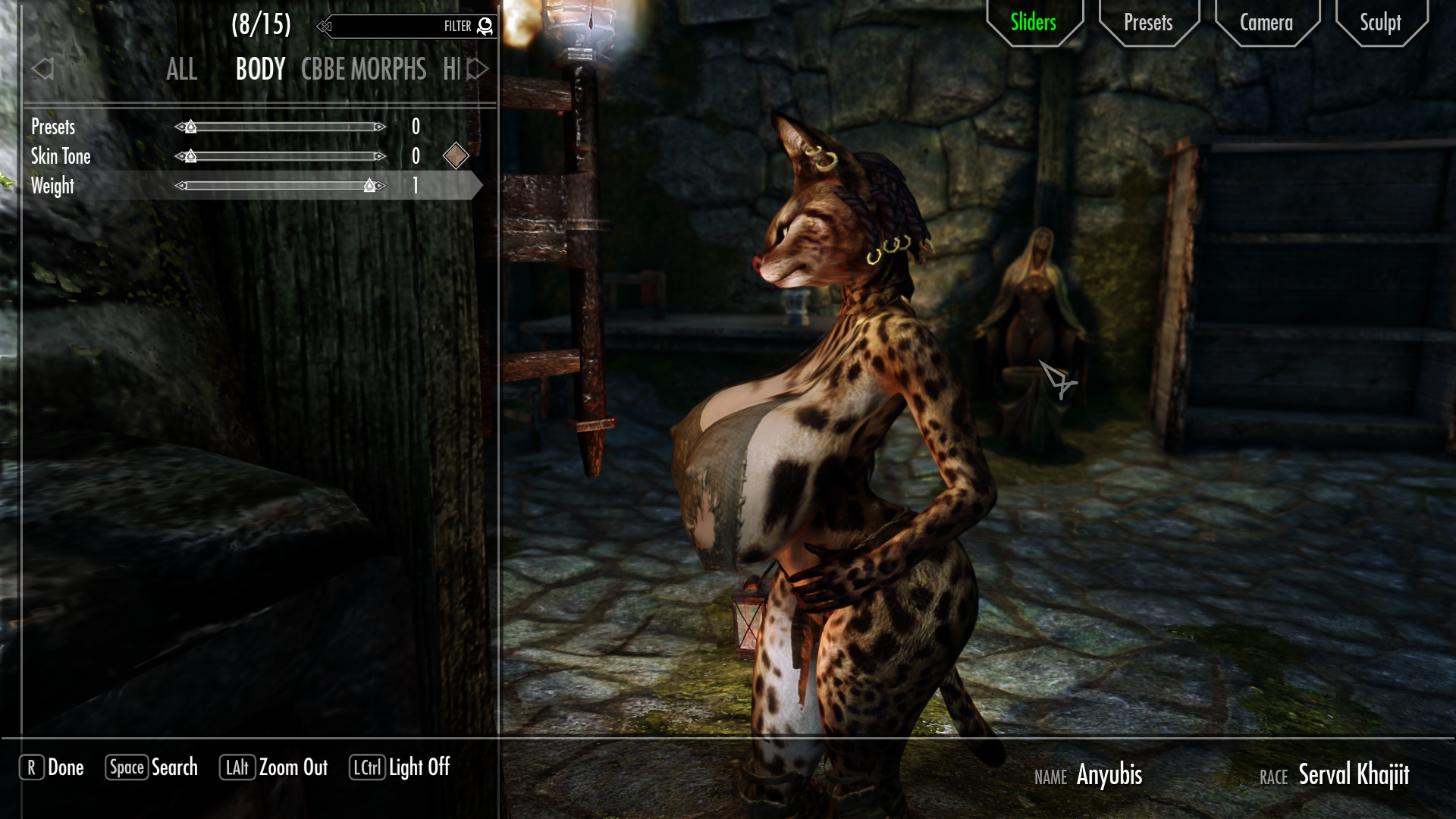Viewport: 1456px width, 819px height.
Task: Click the filter search text field
Action: point(387,27)
